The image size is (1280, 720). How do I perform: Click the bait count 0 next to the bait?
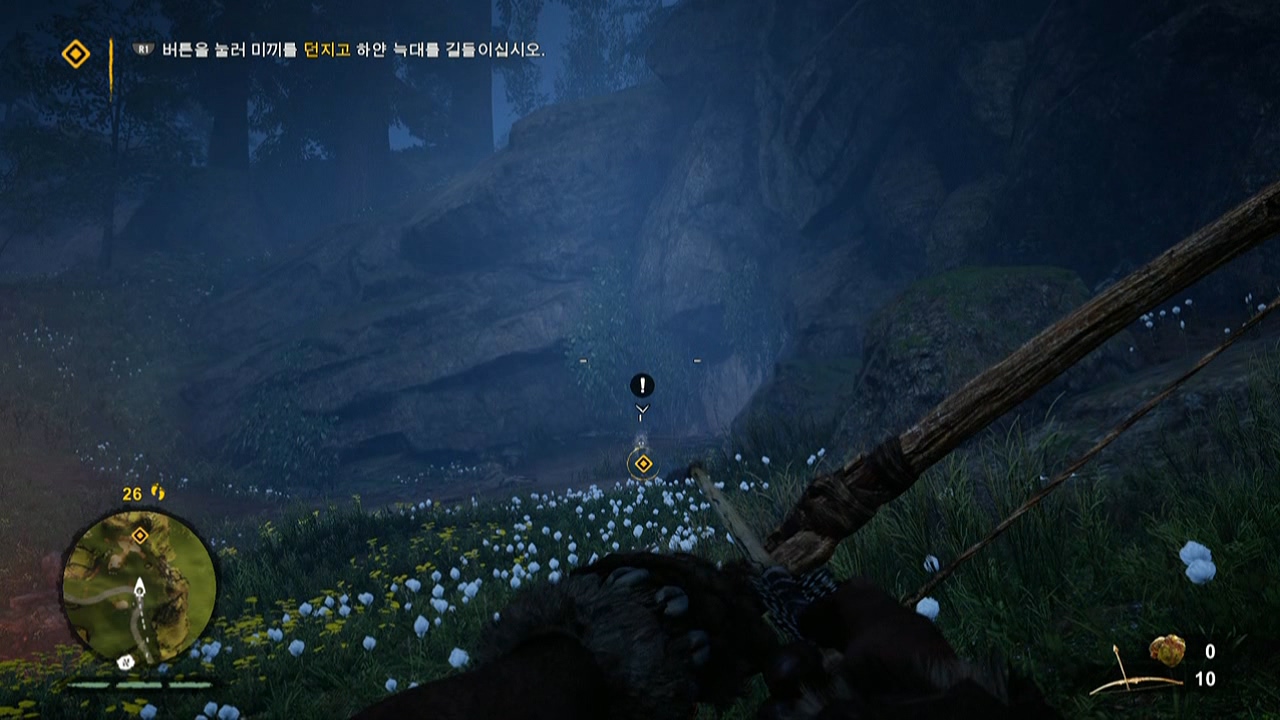click(x=1210, y=650)
